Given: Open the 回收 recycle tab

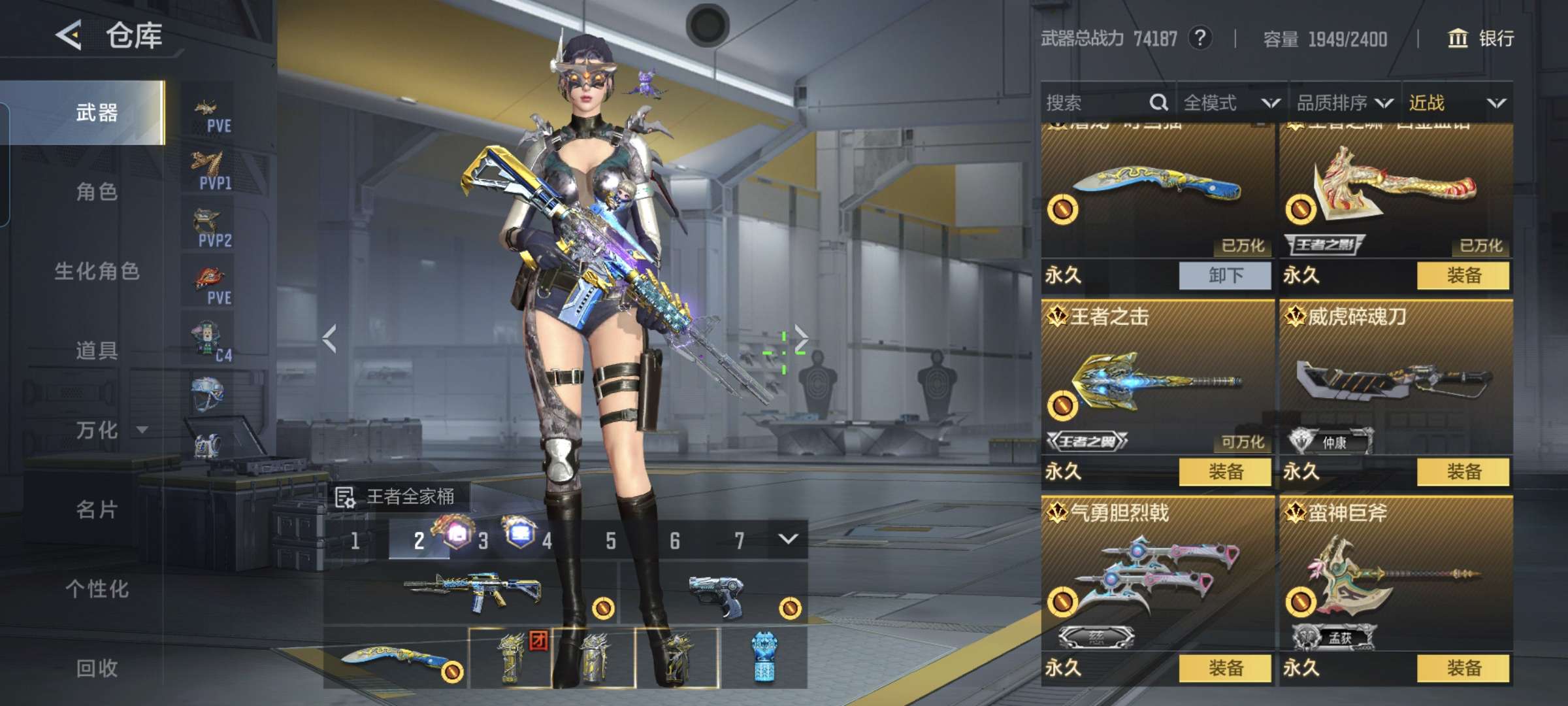Looking at the screenshot, I should click(97, 668).
